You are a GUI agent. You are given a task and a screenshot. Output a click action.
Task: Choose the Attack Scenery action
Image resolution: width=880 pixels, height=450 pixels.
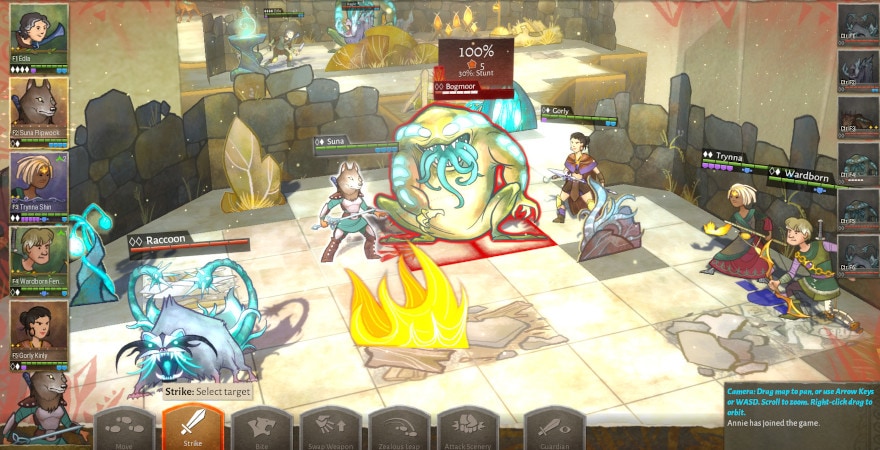467,428
